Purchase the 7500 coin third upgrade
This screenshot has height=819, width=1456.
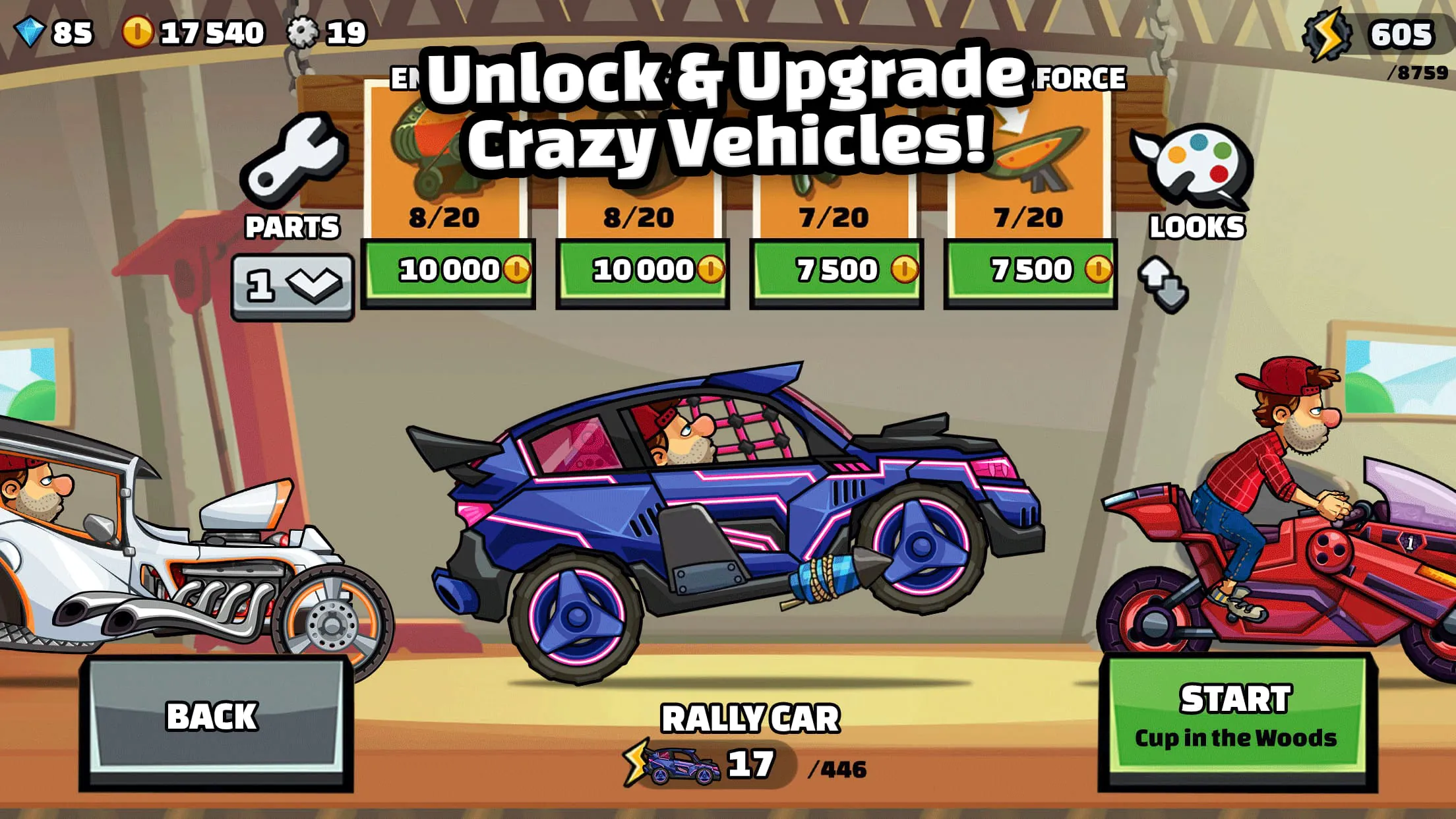837,270
